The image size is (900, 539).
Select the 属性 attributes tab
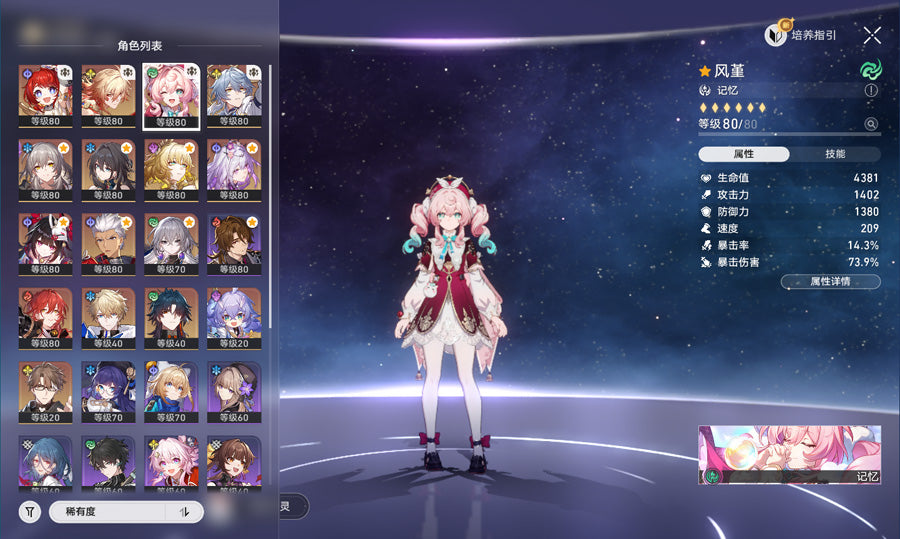click(743, 154)
